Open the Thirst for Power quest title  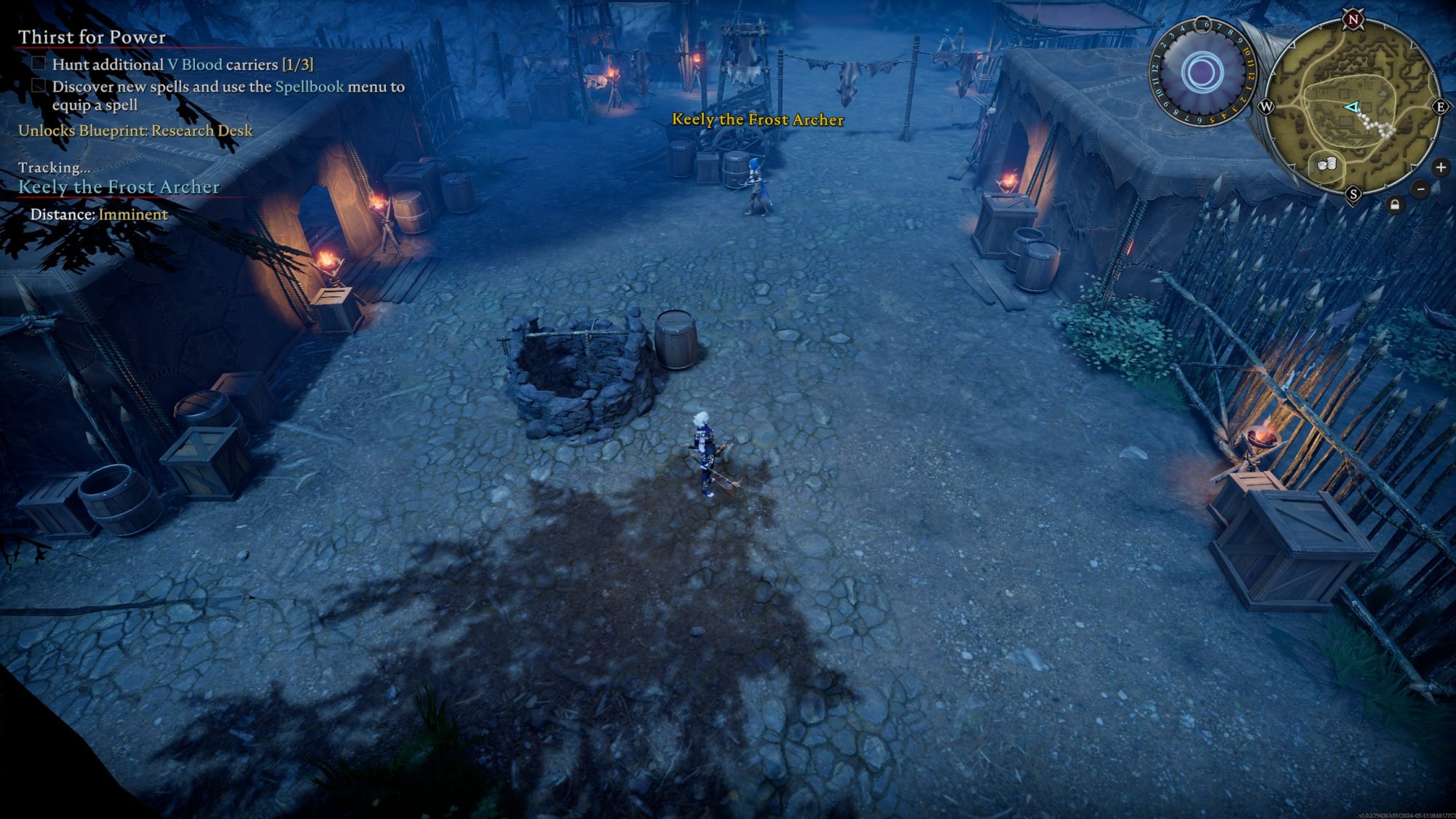[92, 37]
